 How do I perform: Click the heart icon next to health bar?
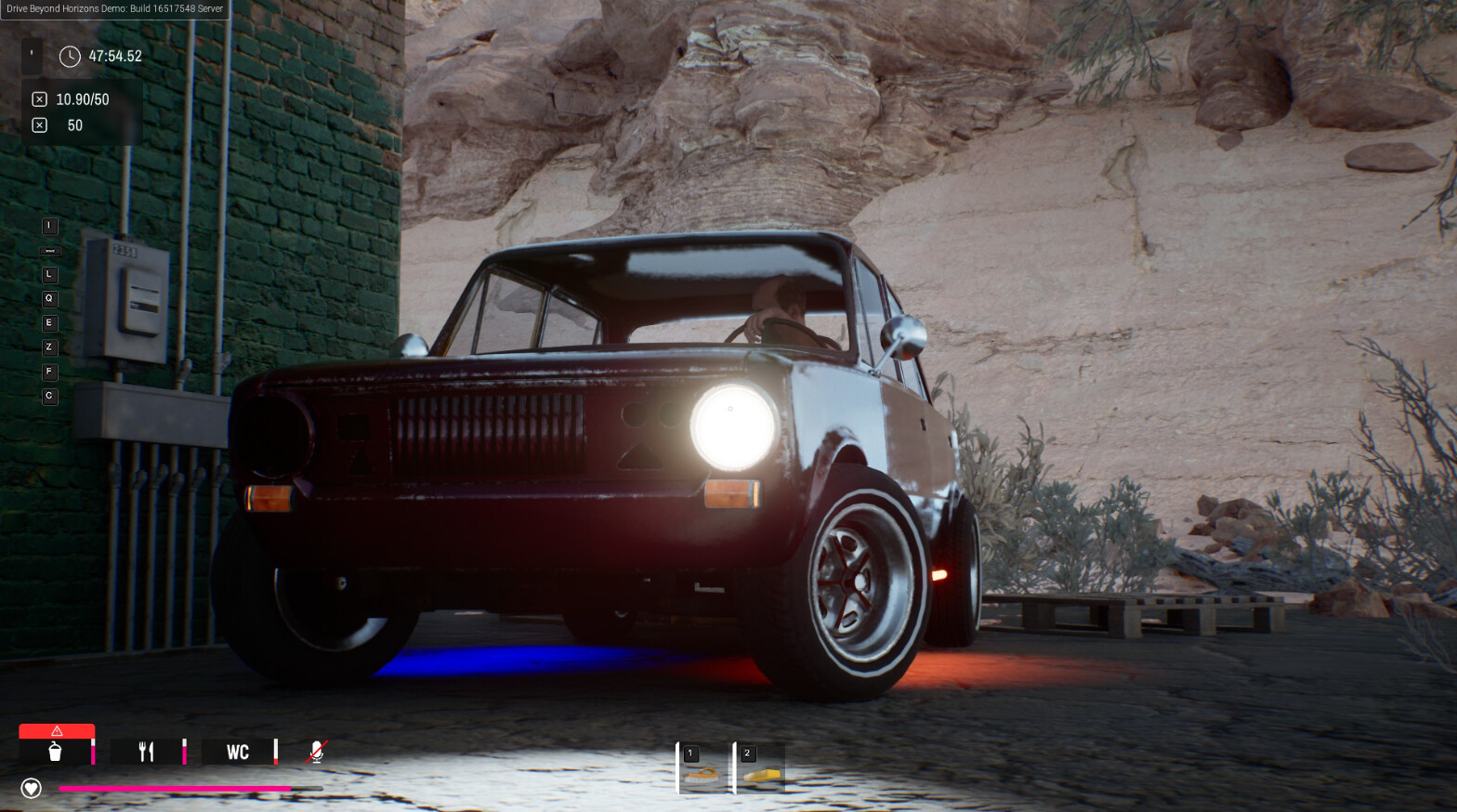[31, 788]
